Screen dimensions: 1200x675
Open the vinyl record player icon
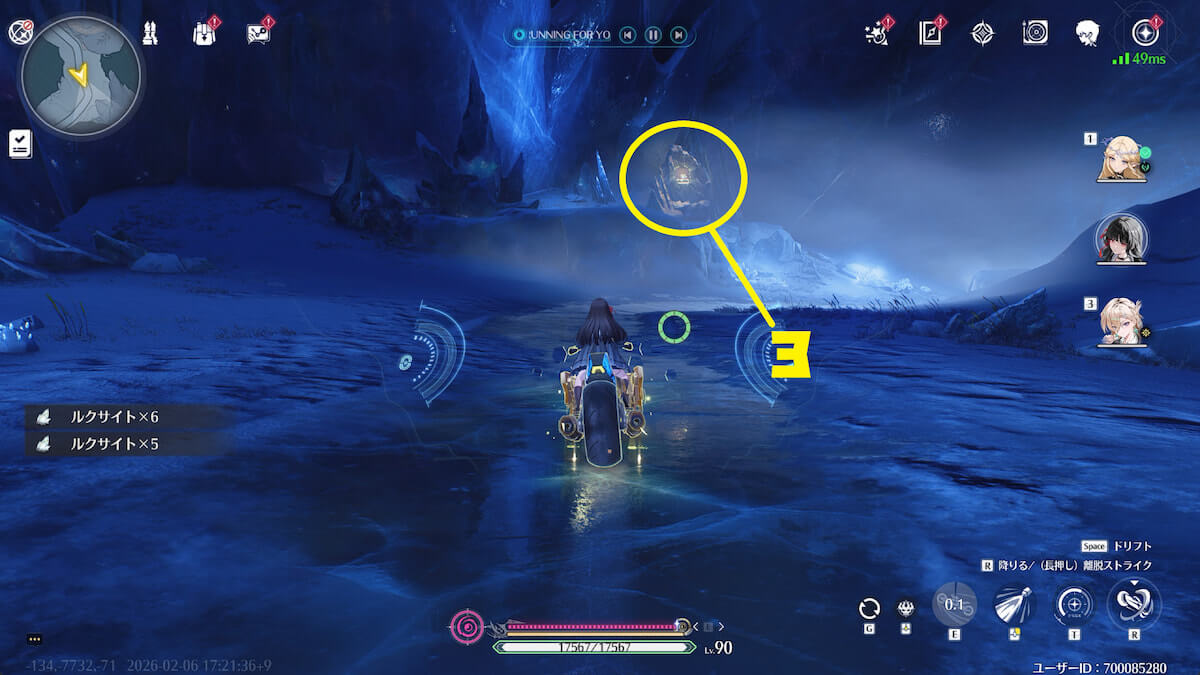(x=1035, y=33)
